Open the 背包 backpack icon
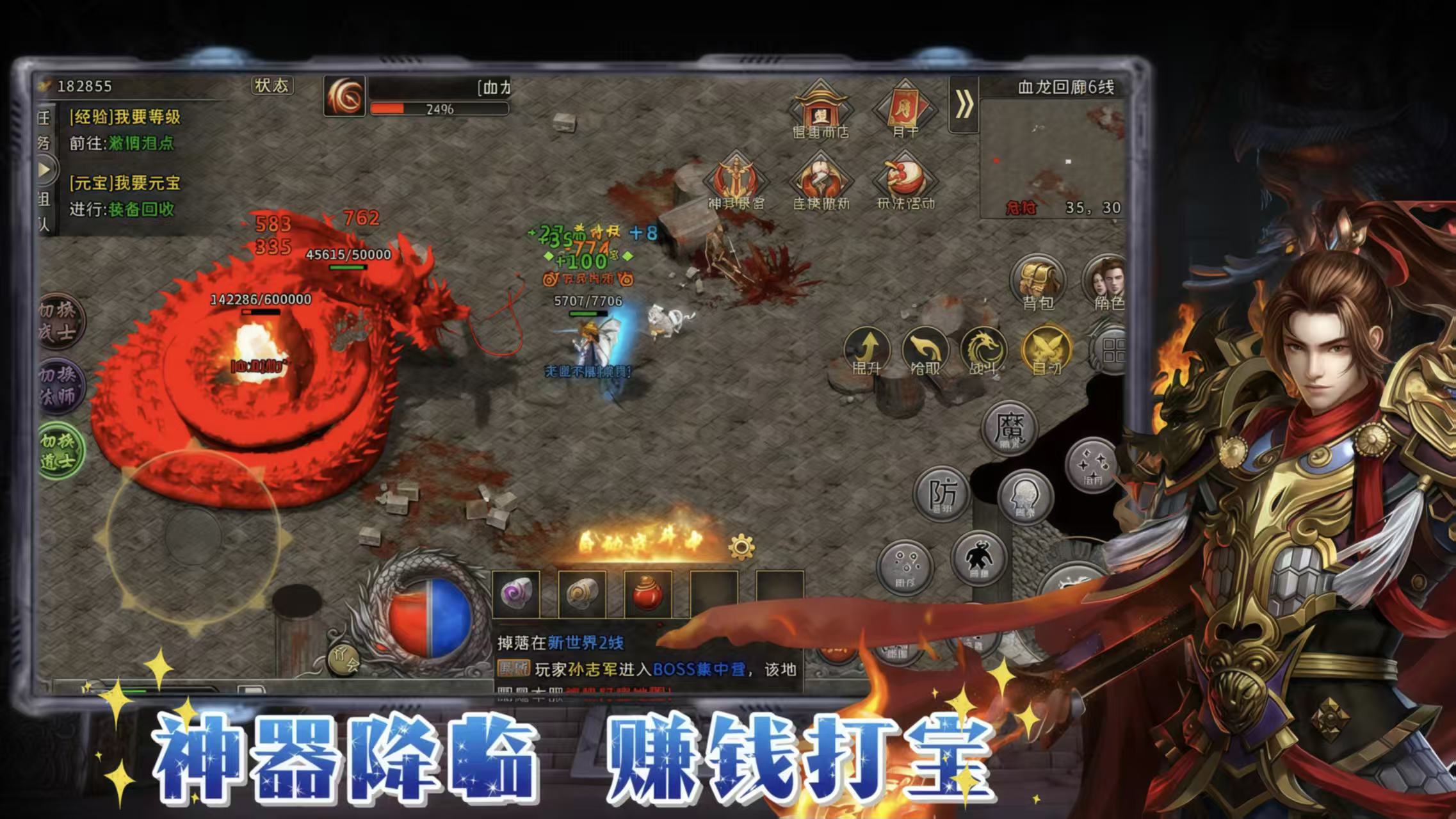 (x=1037, y=282)
